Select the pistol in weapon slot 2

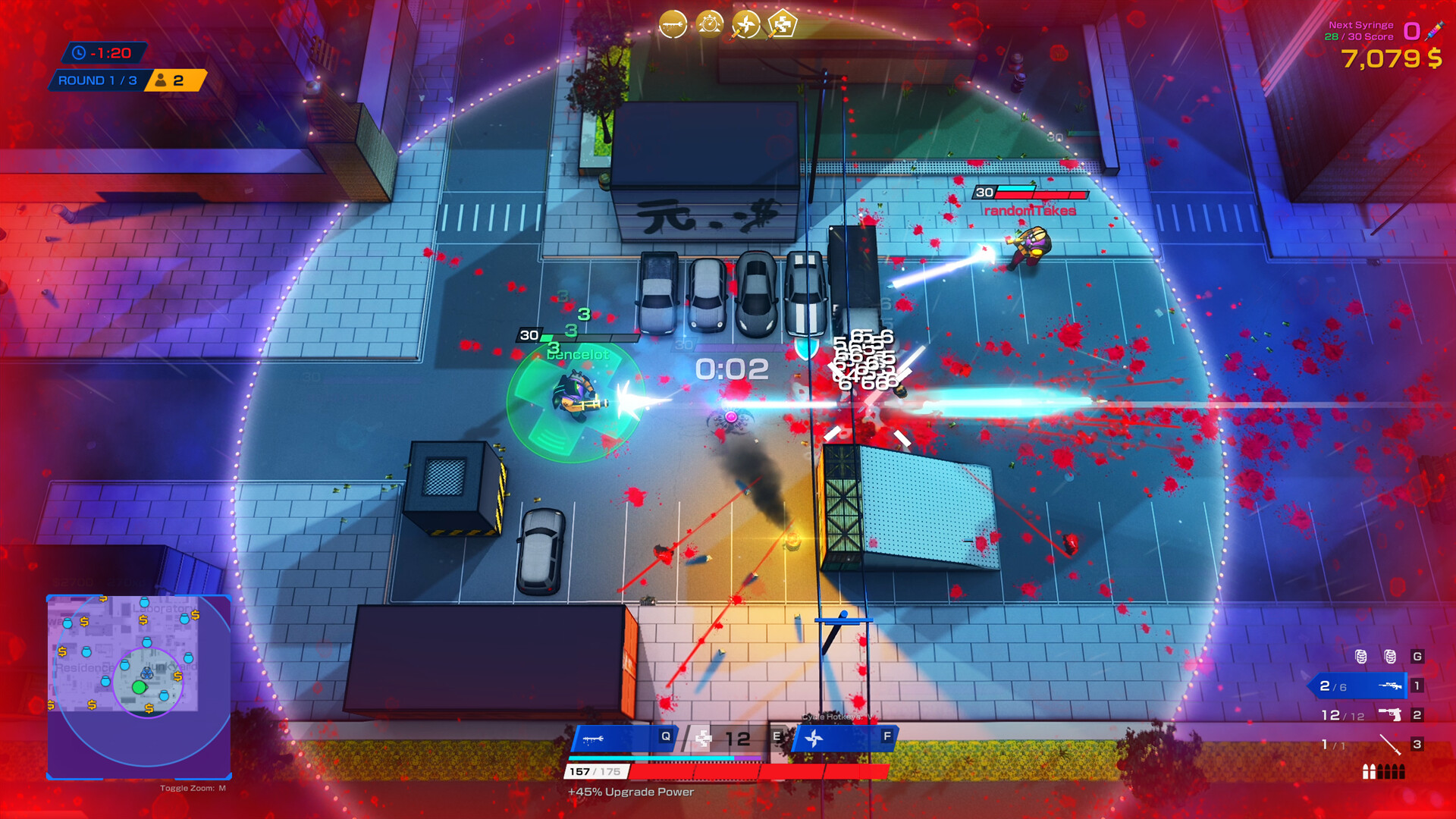click(x=1389, y=714)
